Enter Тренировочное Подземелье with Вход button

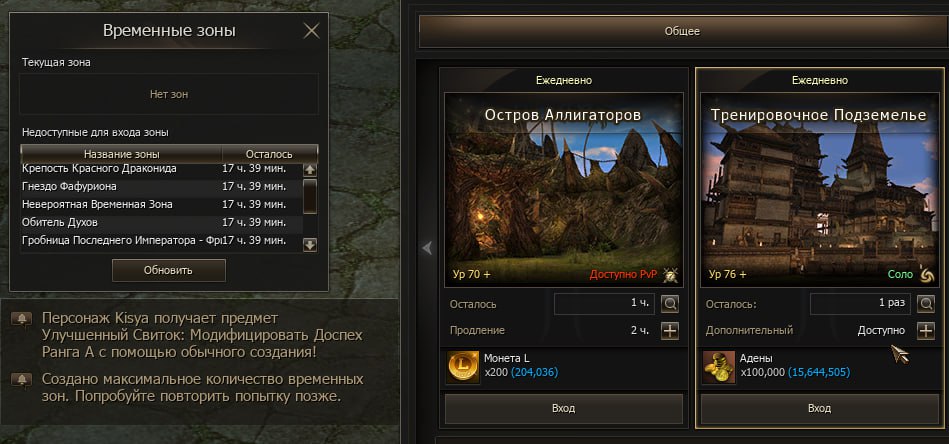[x=818, y=408]
